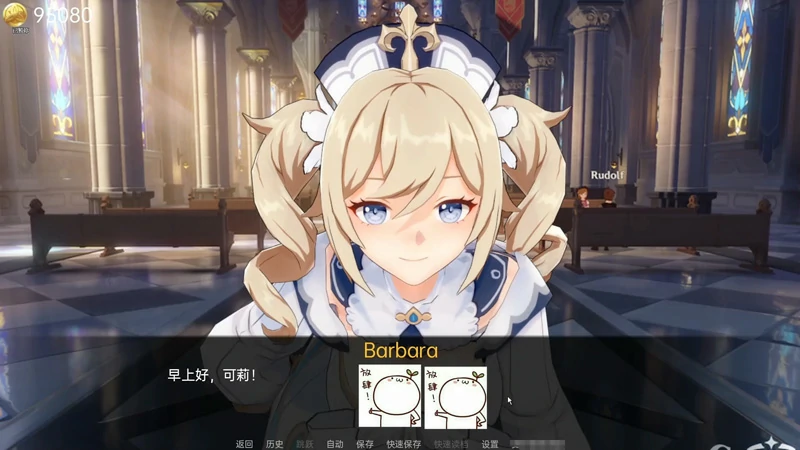Choose 快速保存 (Quick Save)
This screenshot has height=450, width=800.
pyautogui.click(x=404, y=444)
